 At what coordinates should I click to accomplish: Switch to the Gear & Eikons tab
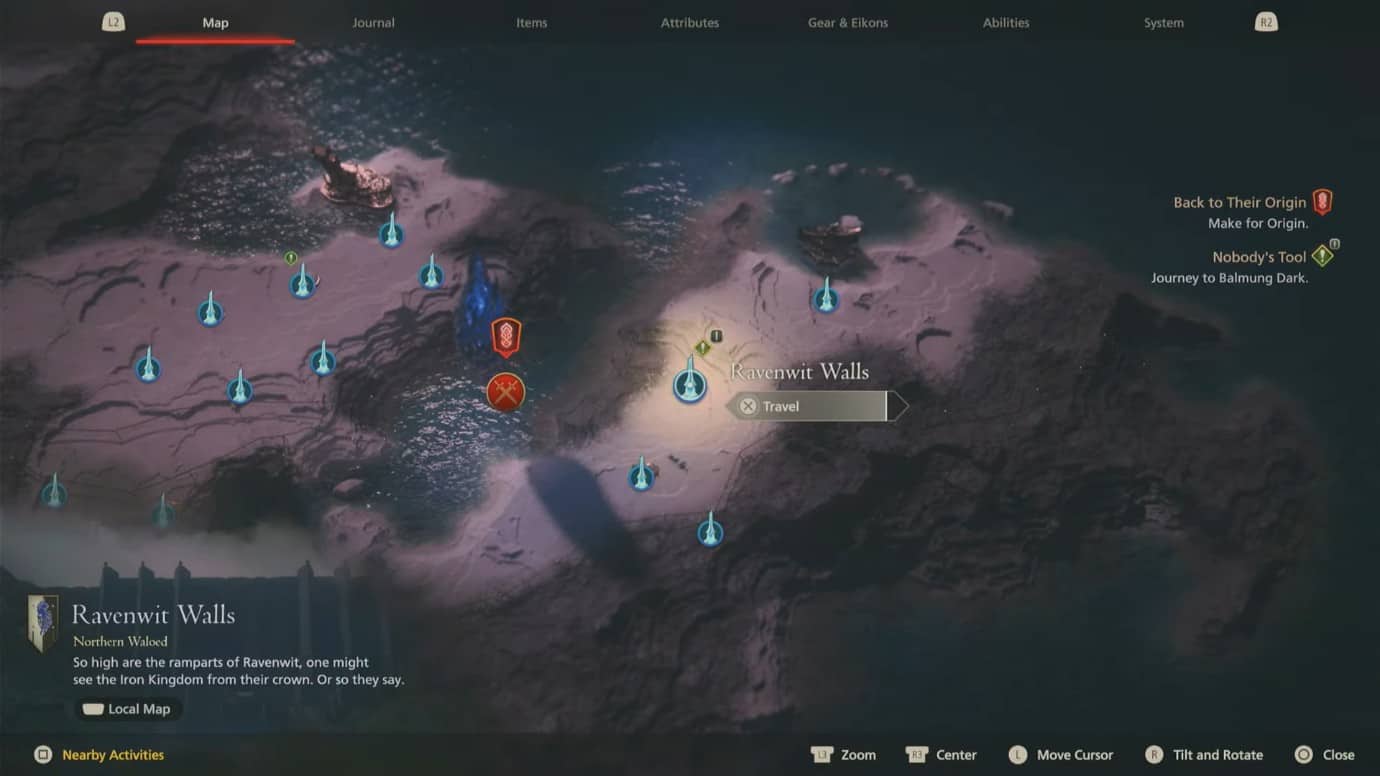tap(847, 22)
